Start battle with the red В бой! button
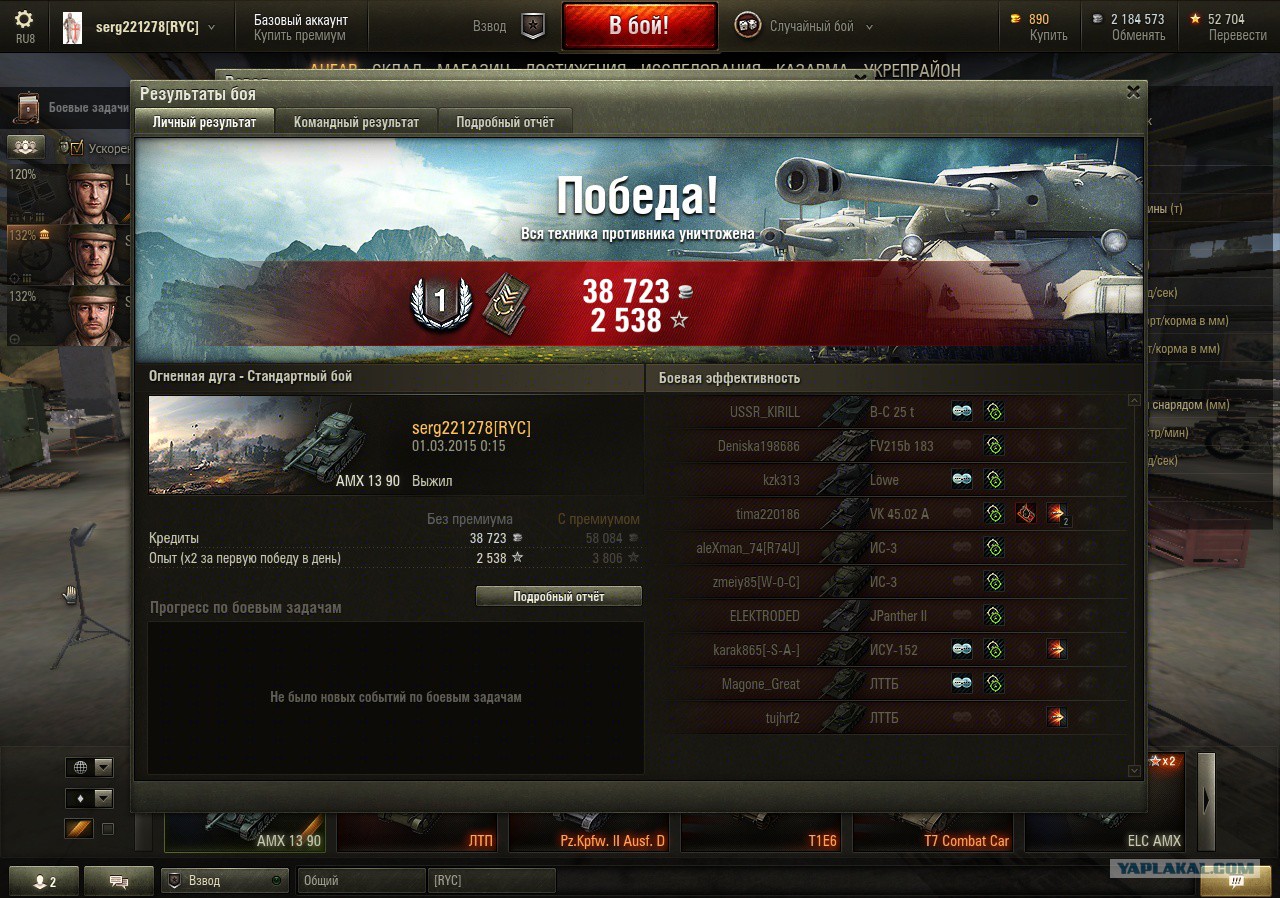Screen dimensions: 1280x898 point(639,26)
